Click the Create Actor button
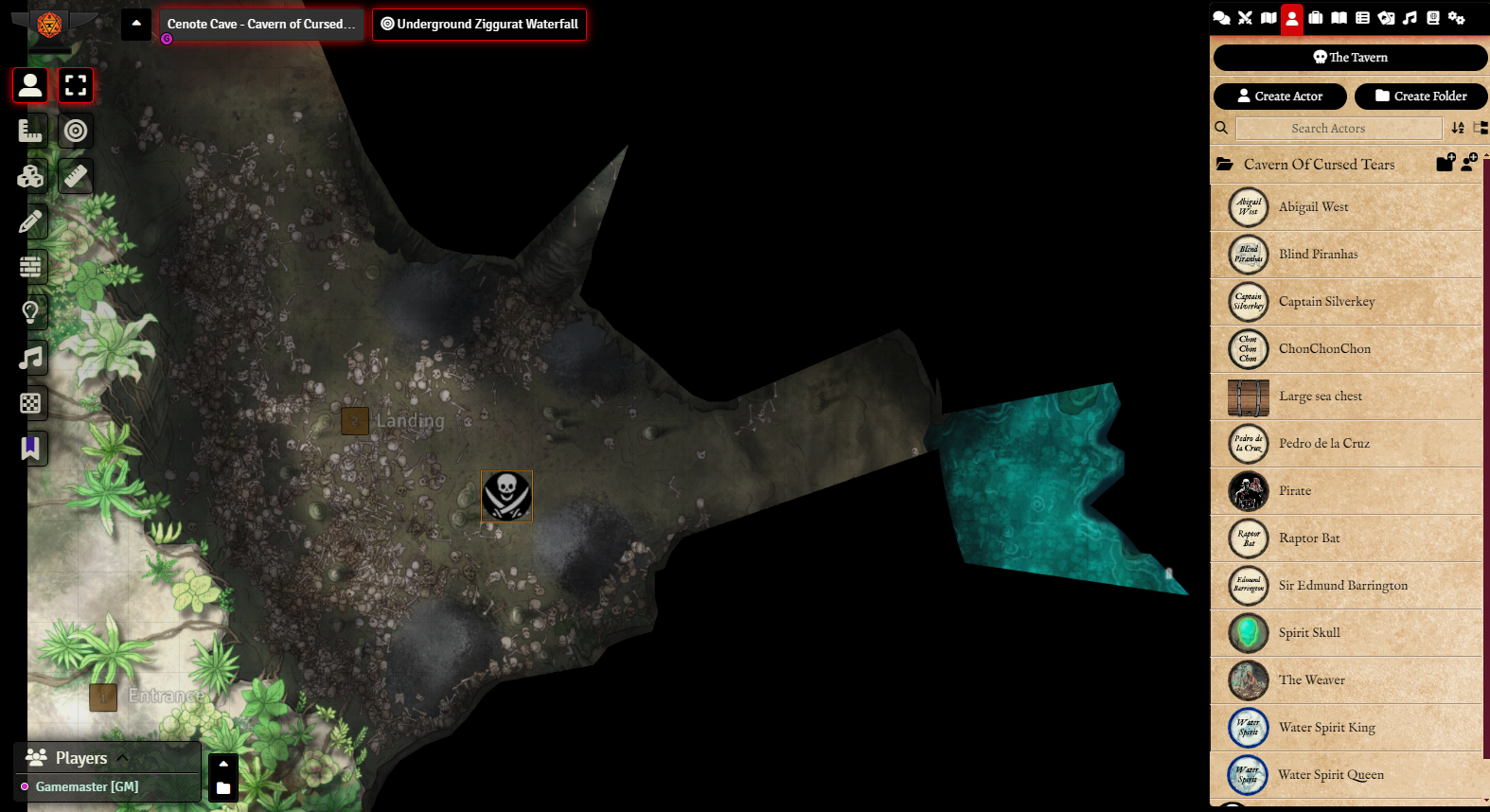 point(1280,97)
